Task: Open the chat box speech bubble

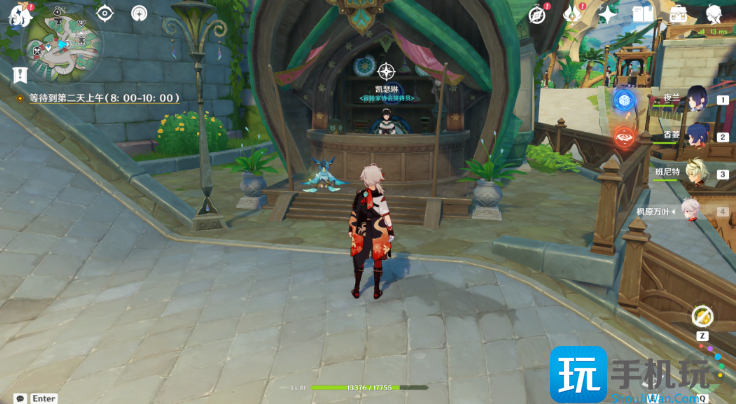Action: click(x=20, y=398)
